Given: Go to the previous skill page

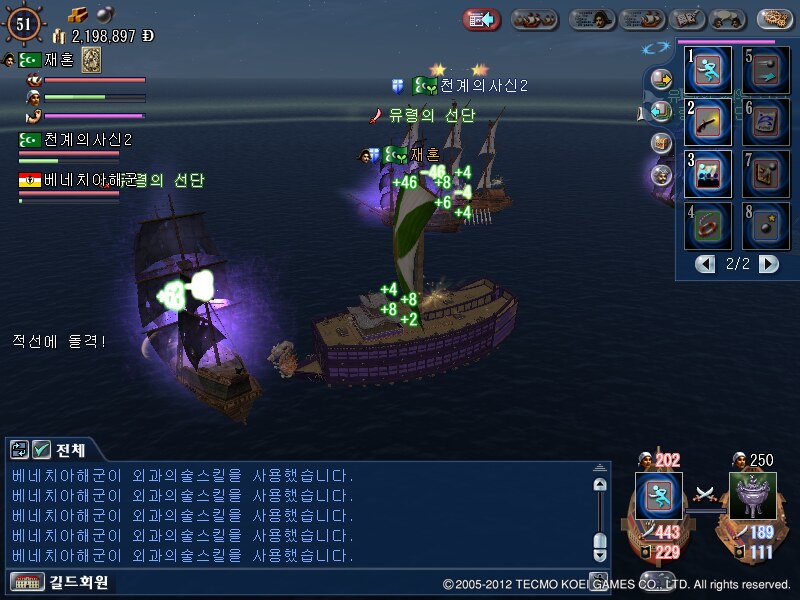Looking at the screenshot, I should [x=706, y=264].
